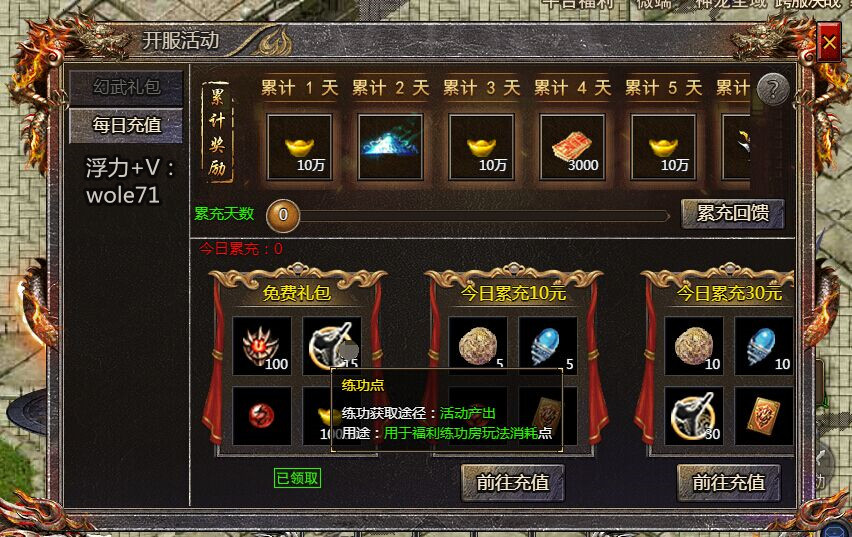Check the red book in 今日累充30元

(763, 415)
